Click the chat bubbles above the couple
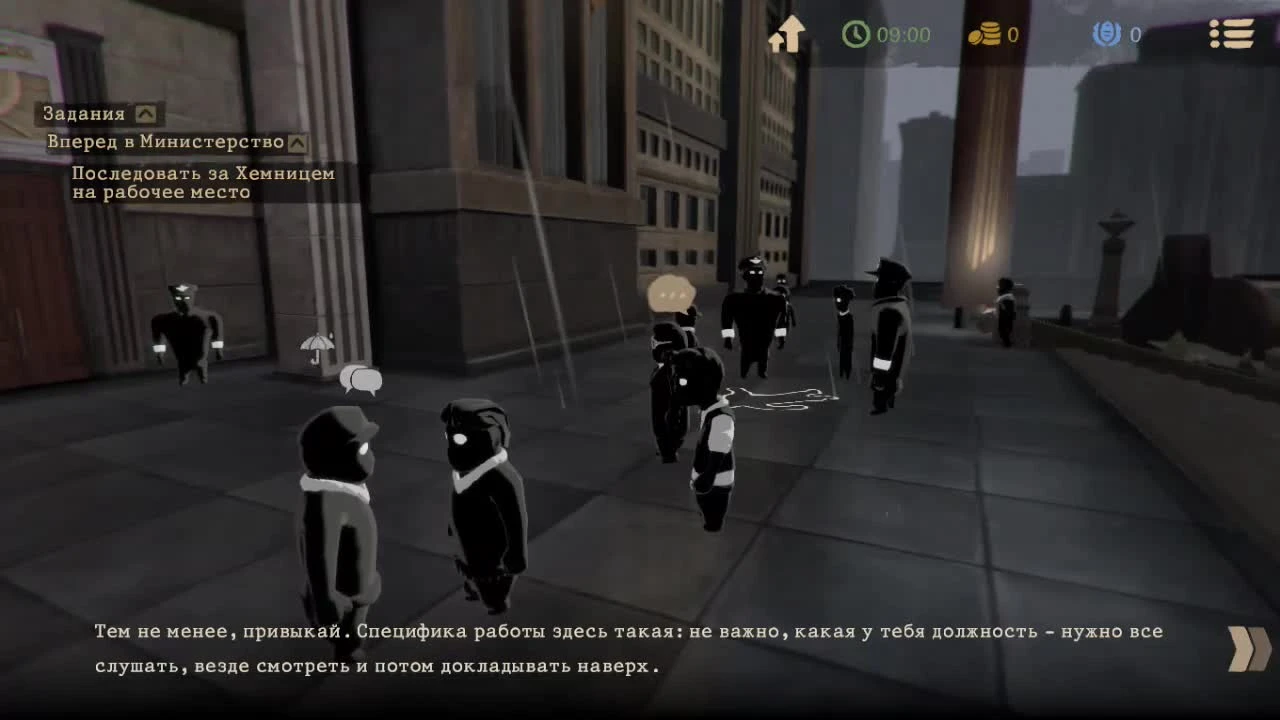1280x720 pixels. 362,378
